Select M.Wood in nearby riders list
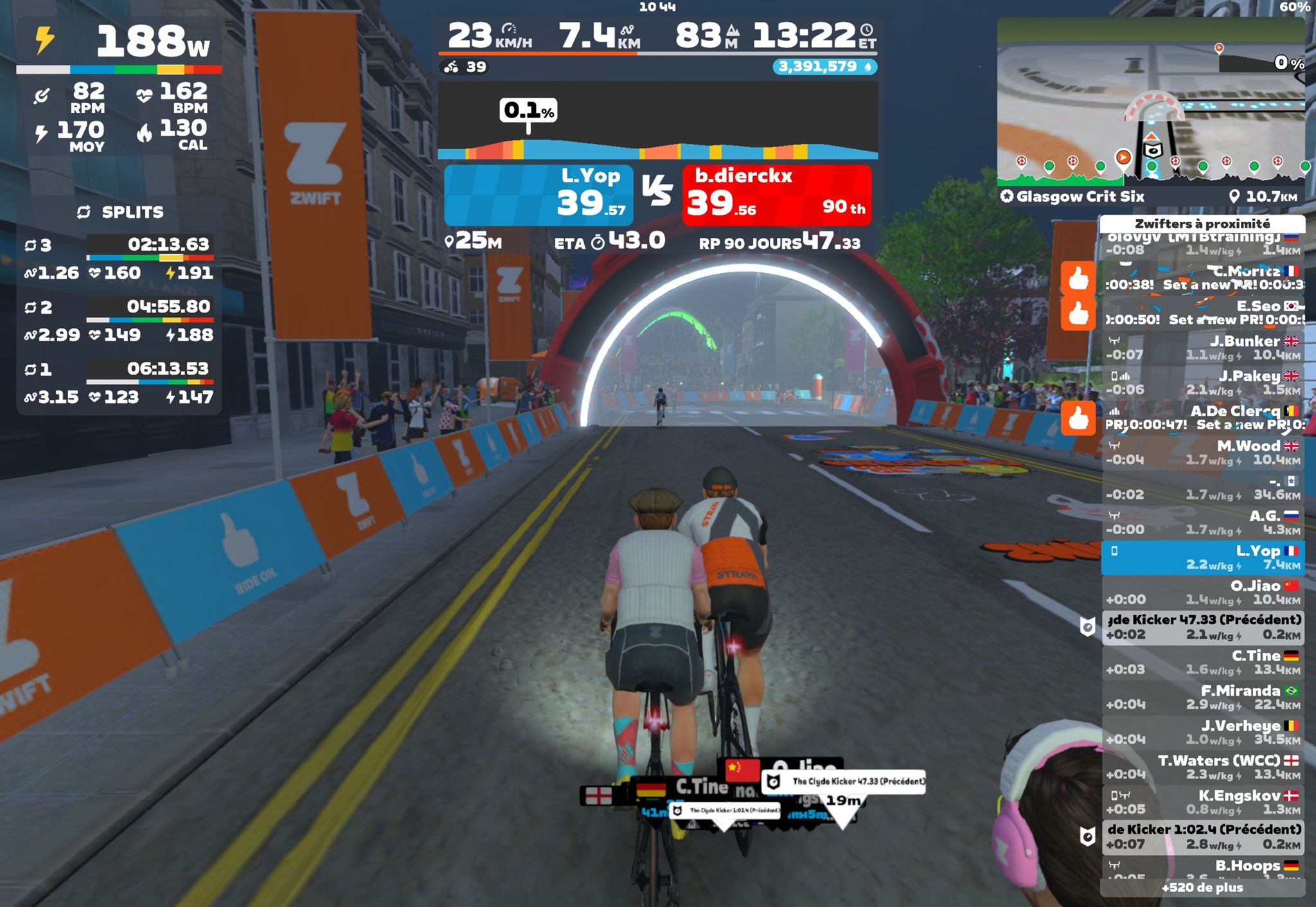The image size is (1316, 907). 1202,453
